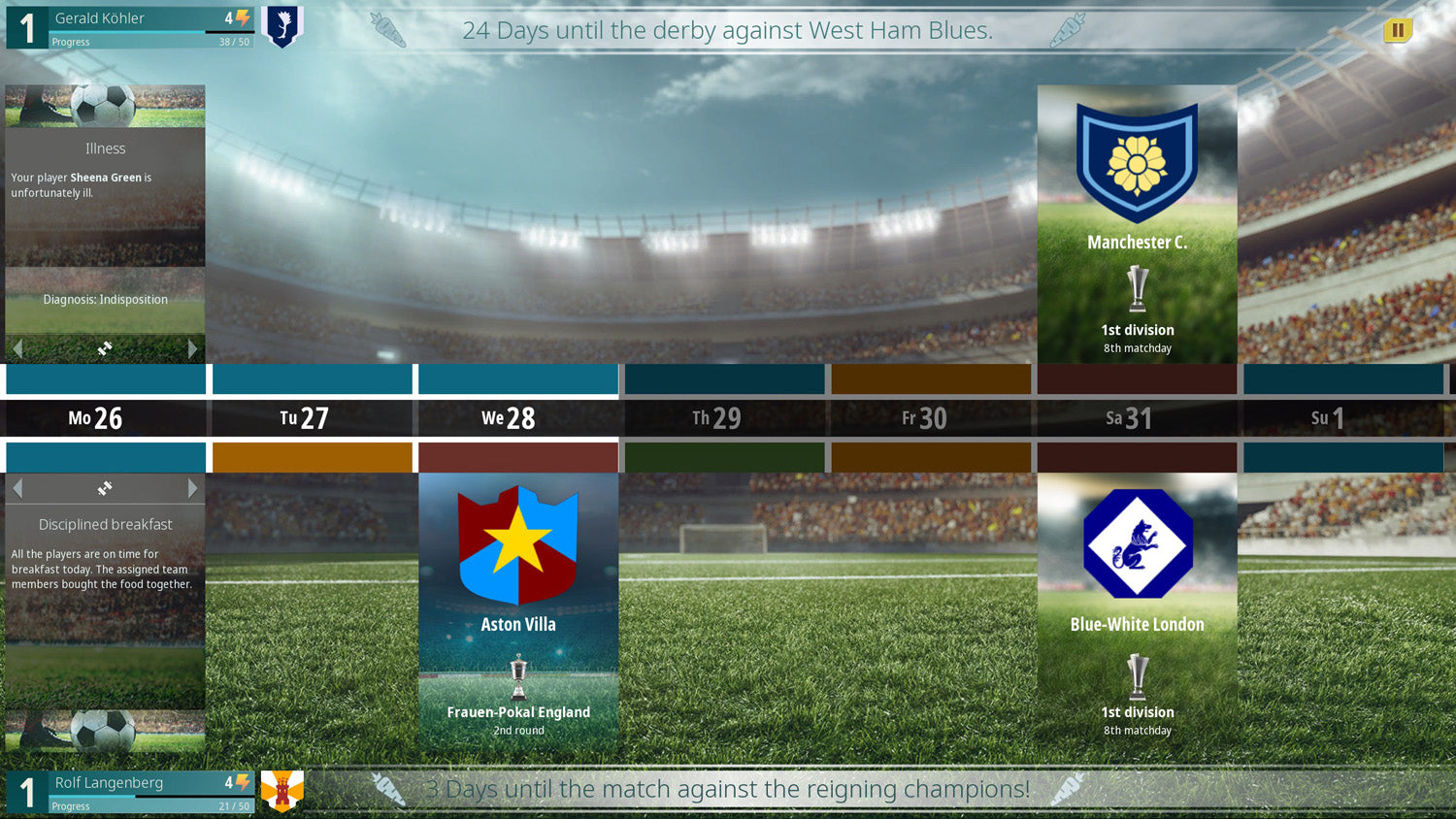Pause the game with the yellow pause button

(1398, 30)
